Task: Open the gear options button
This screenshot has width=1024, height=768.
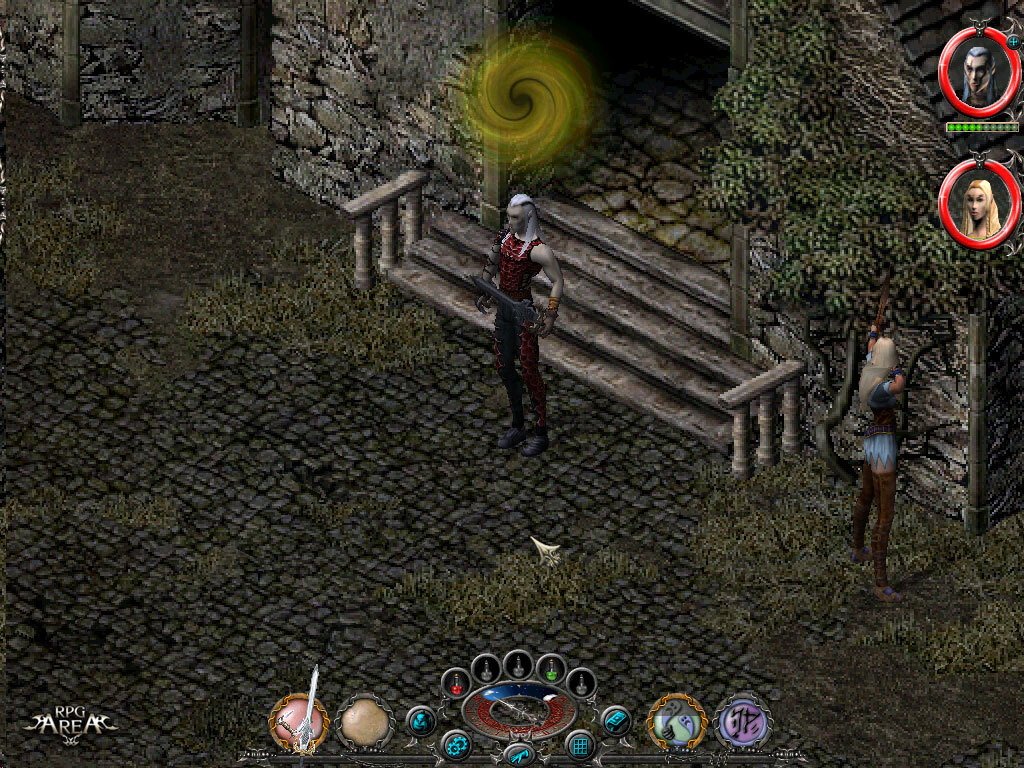Action: [x=458, y=746]
